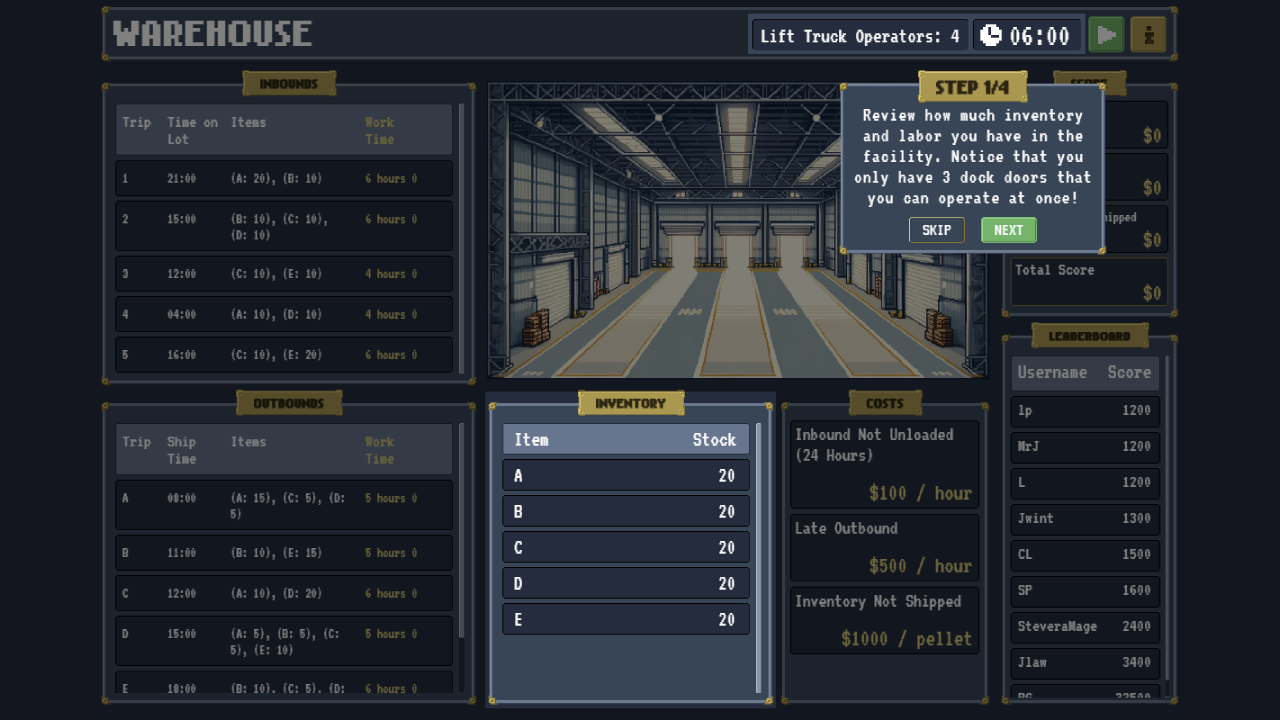Click the SteveraMage leaderboard entry

1084,626
